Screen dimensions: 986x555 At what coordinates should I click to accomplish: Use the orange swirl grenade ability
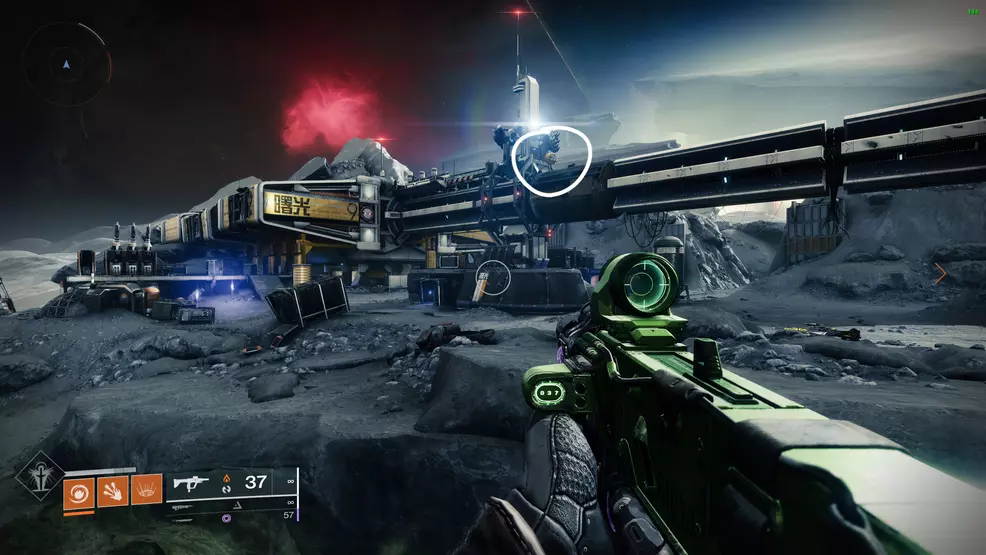78,491
